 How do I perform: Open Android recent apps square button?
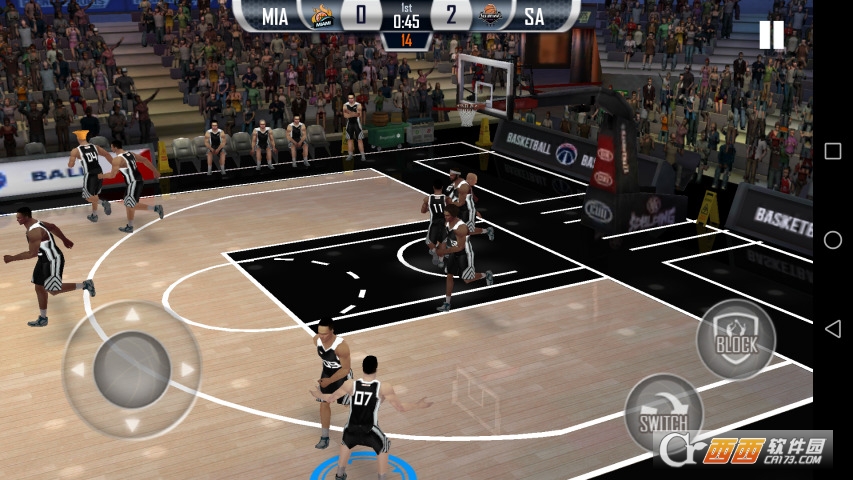832,151
